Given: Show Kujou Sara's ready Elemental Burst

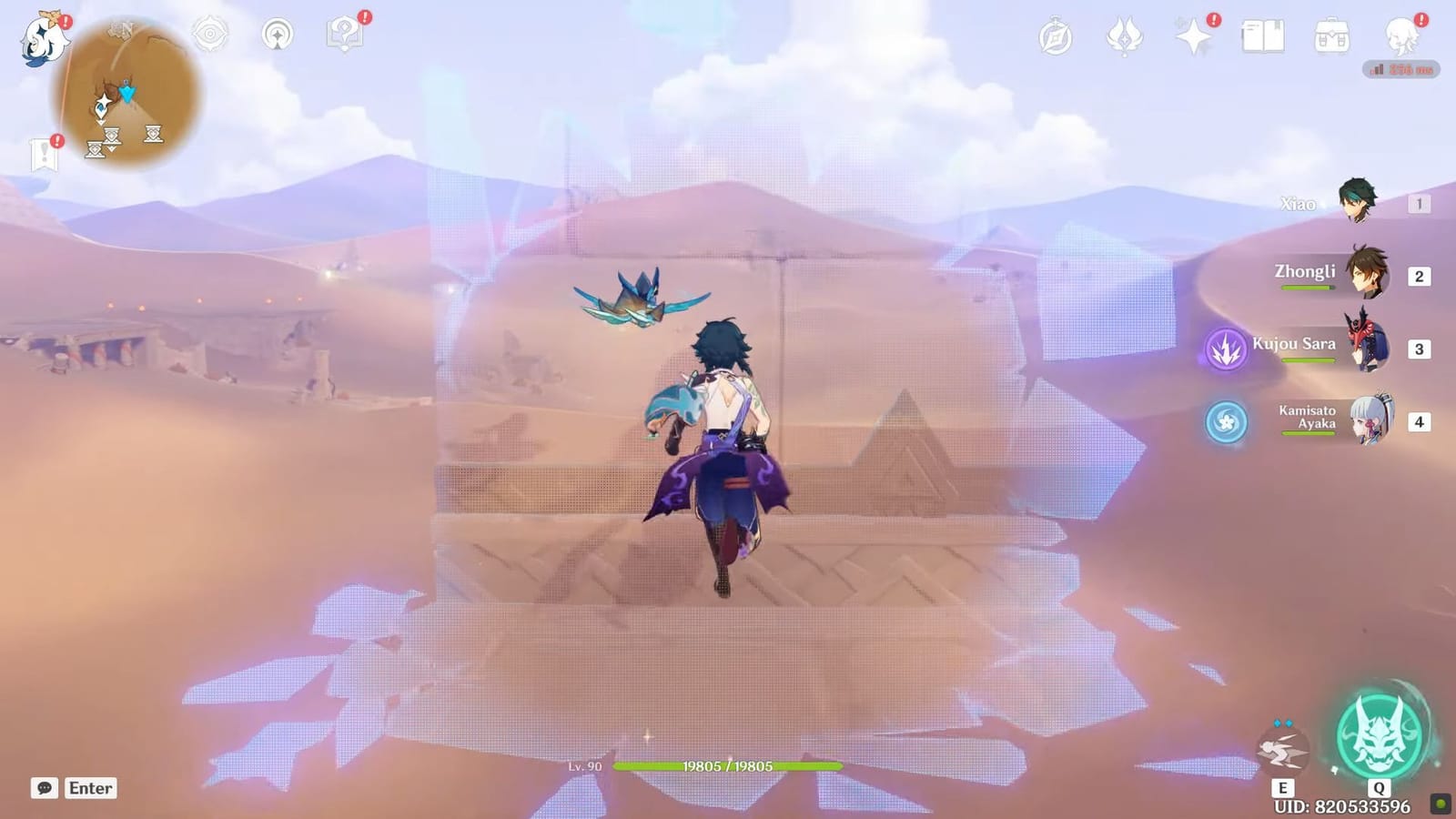Looking at the screenshot, I should (1225, 349).
